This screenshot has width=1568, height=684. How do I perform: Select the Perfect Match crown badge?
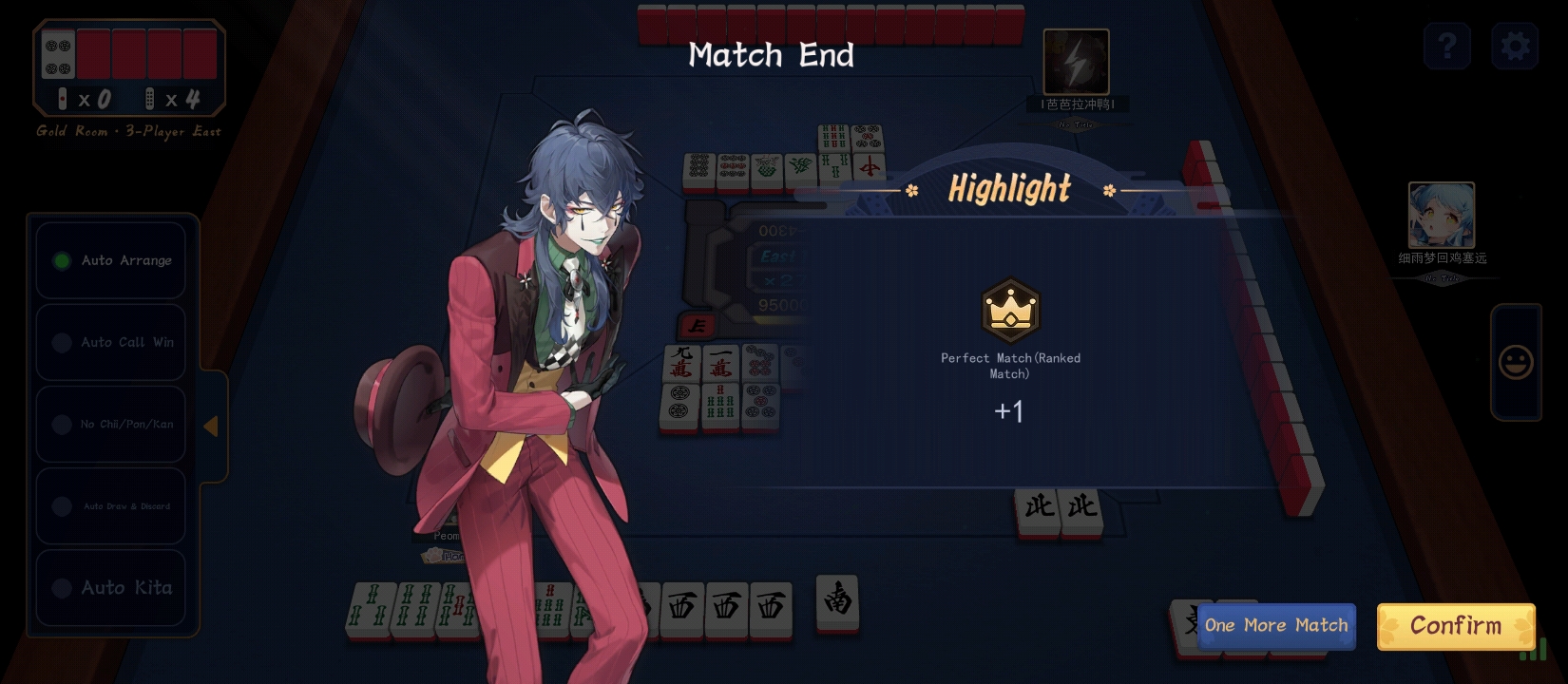tap(1010, 311)
